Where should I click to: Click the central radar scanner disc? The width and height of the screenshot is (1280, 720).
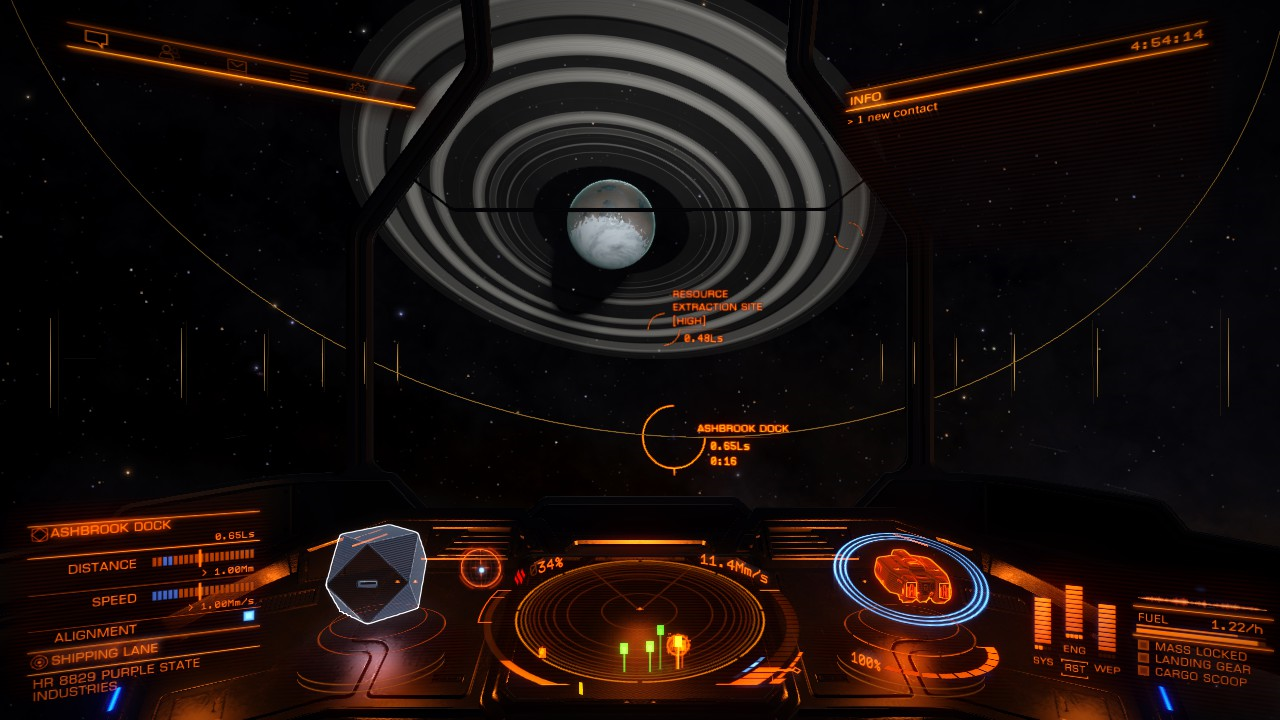[640, 622]
